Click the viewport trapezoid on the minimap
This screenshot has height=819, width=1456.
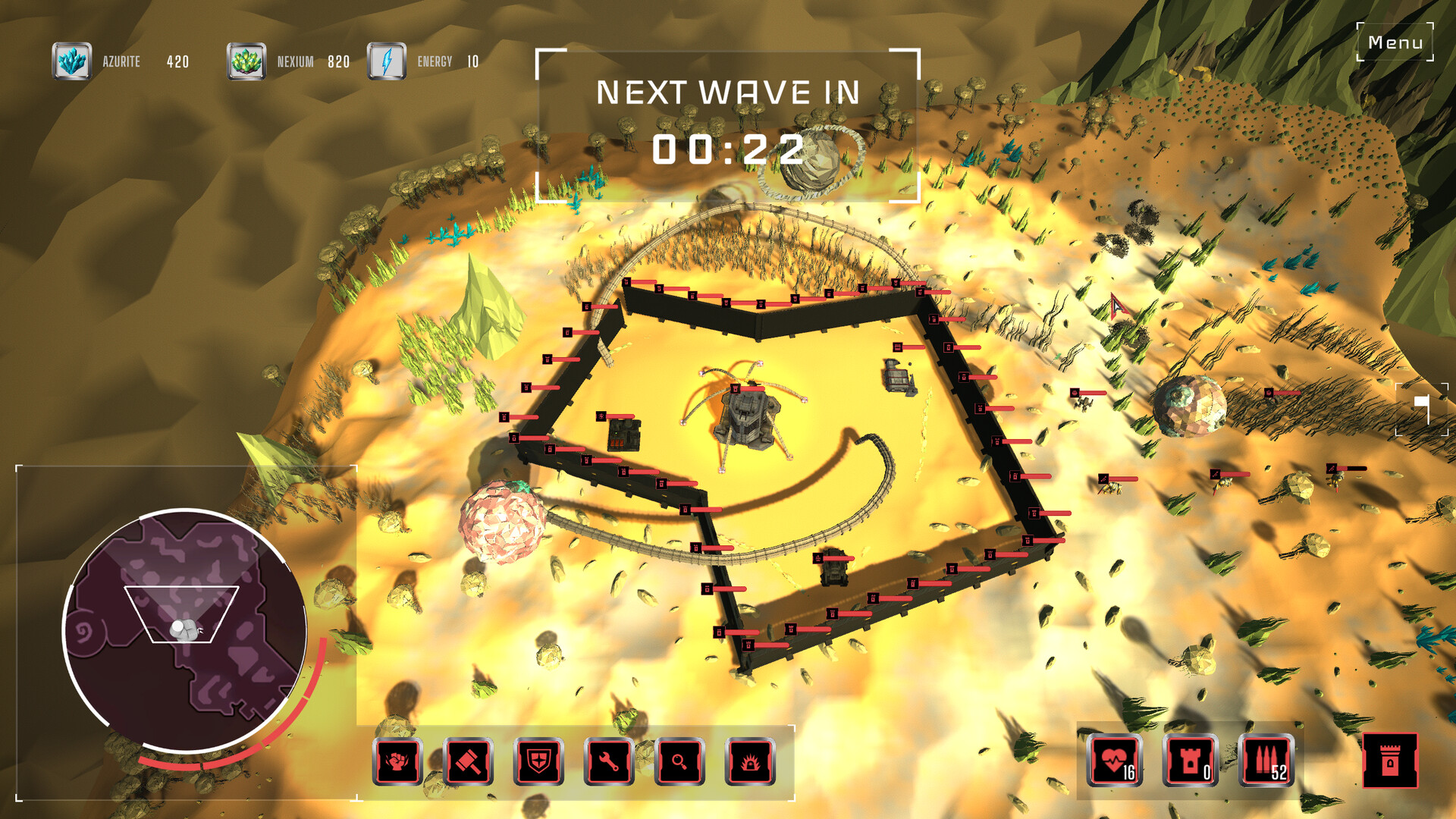182,614
